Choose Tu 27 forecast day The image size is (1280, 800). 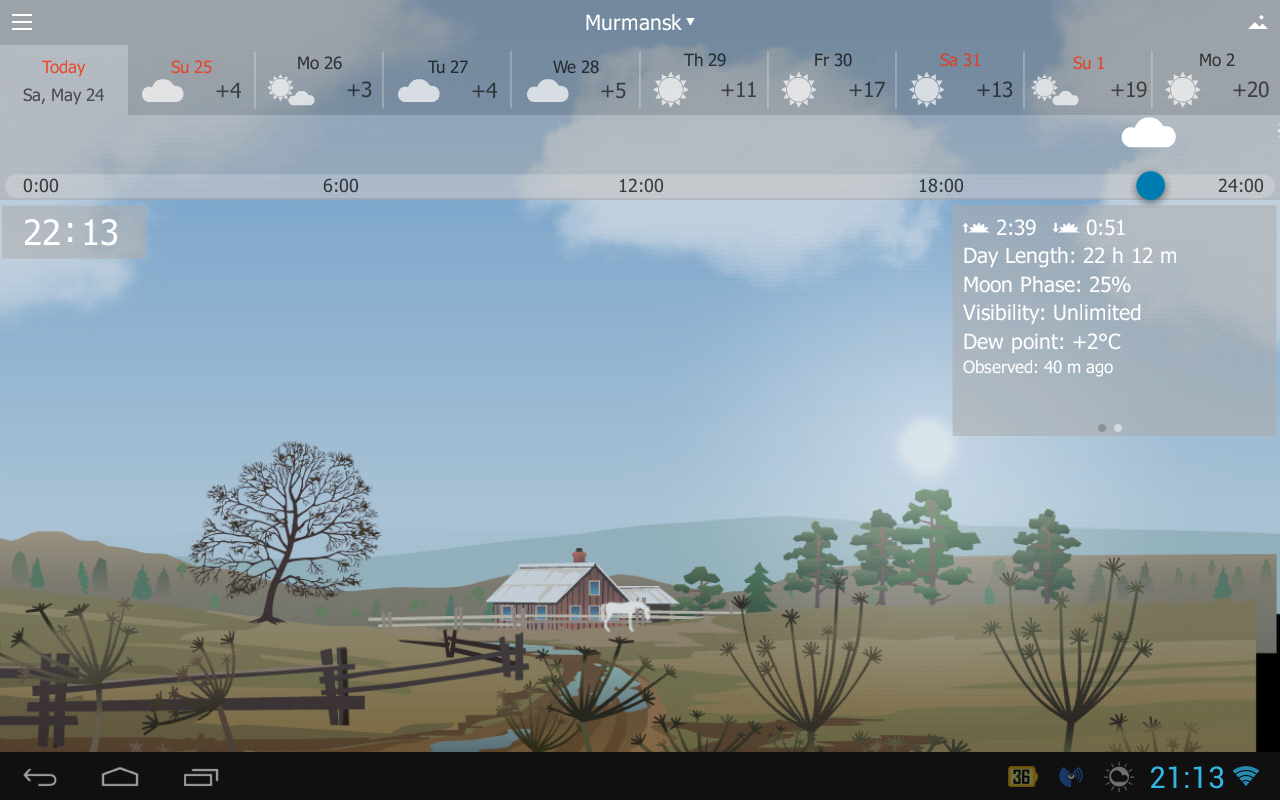448,80
